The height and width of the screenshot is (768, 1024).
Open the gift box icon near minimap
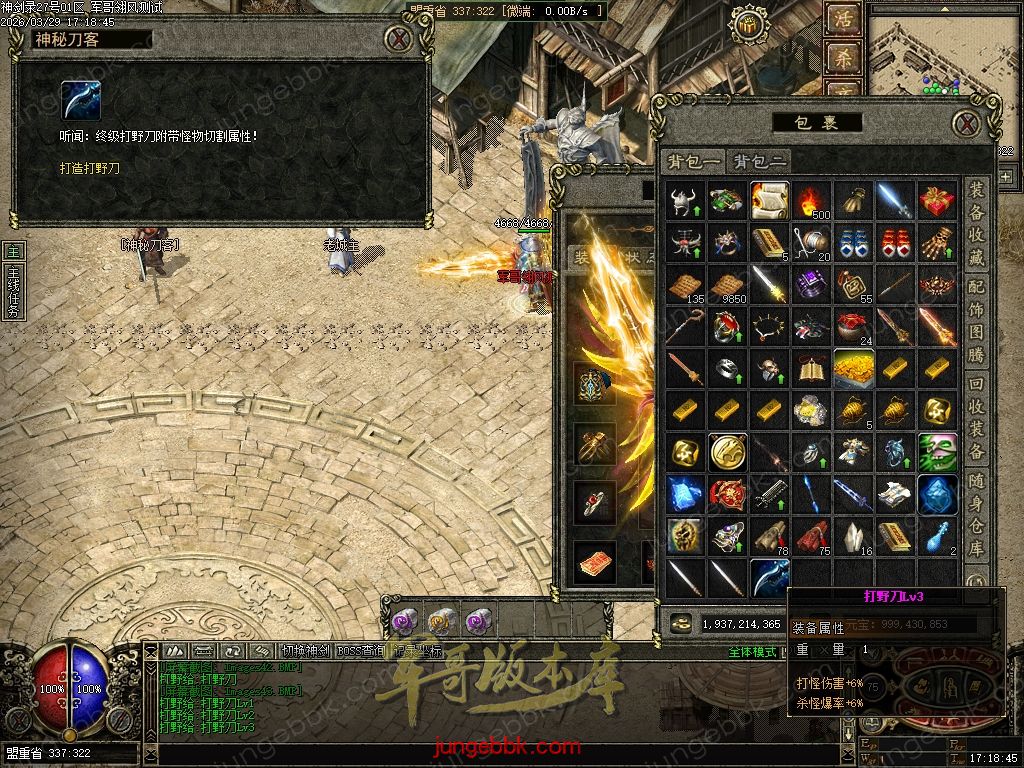pos(747,24)
